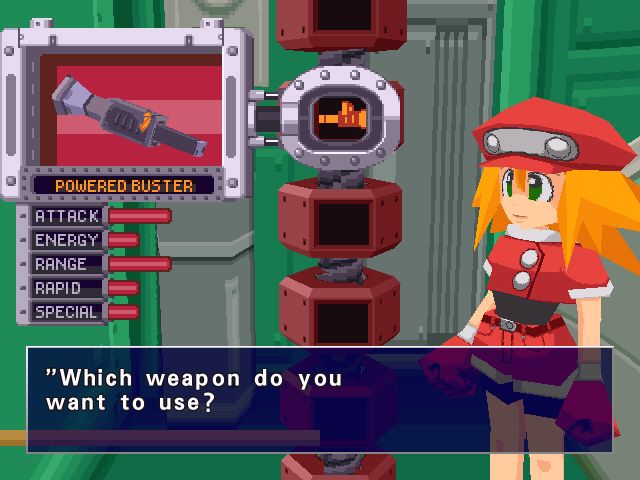
Task: Select the Powered Buster name label
Action: tap(124, 185)
